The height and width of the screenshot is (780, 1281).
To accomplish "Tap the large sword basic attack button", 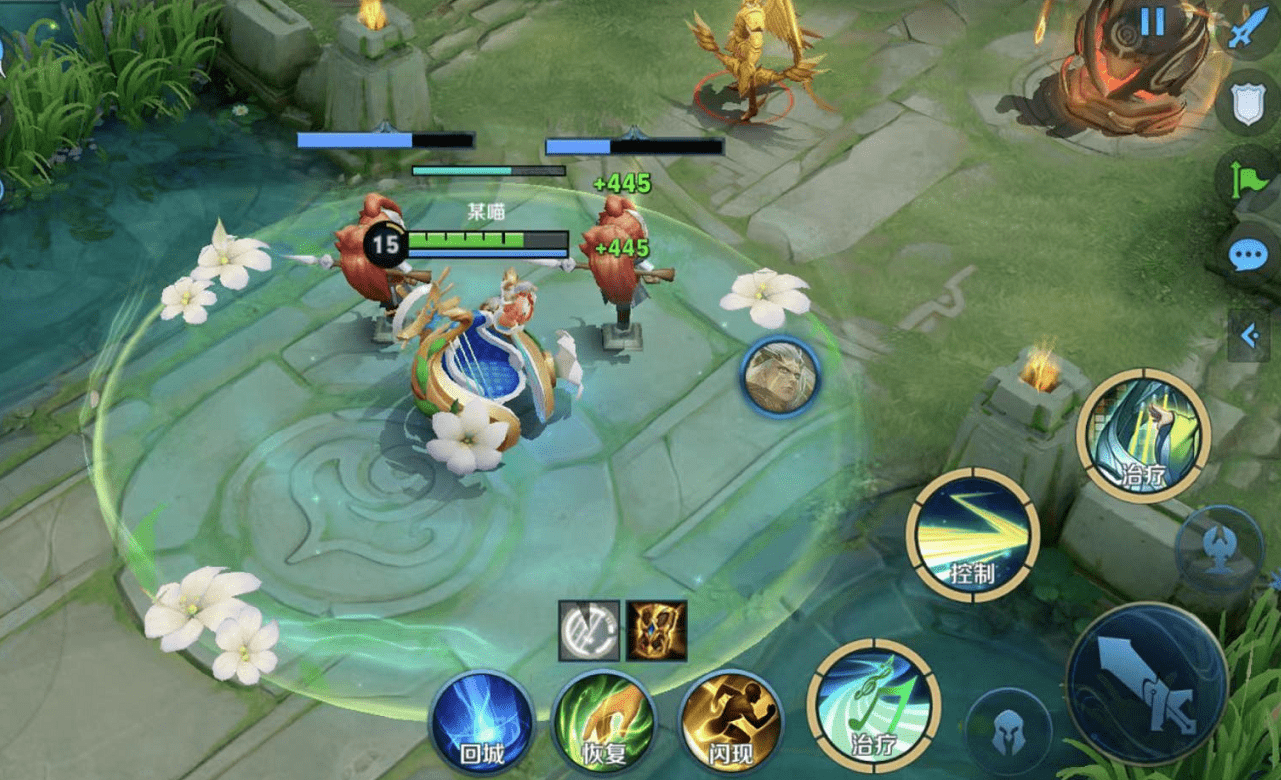I will click(x=1146, y=684).
